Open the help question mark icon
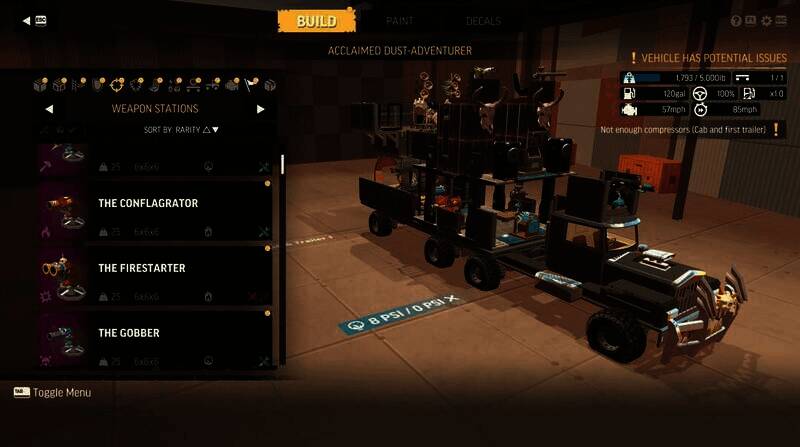 click(736, 20)
